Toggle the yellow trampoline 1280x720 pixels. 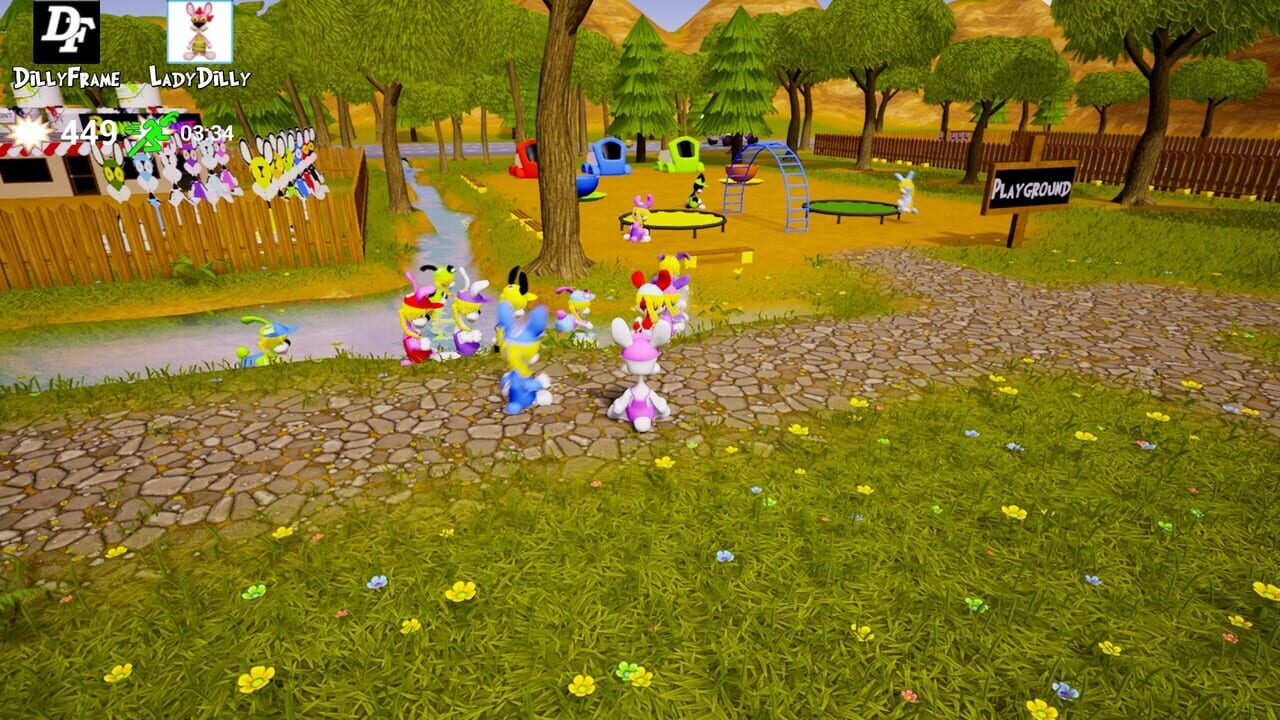[x=672, y=219]
